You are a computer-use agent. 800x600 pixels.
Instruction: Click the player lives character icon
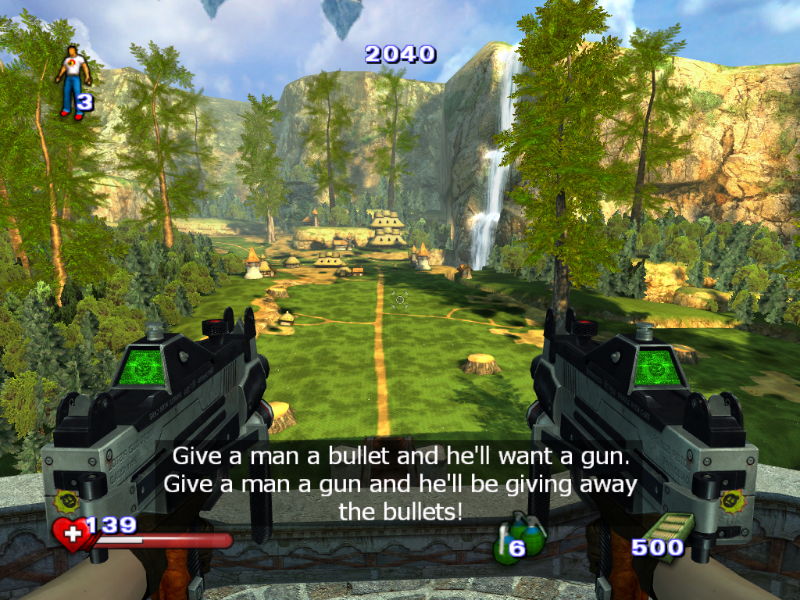(x=71, y=81)
